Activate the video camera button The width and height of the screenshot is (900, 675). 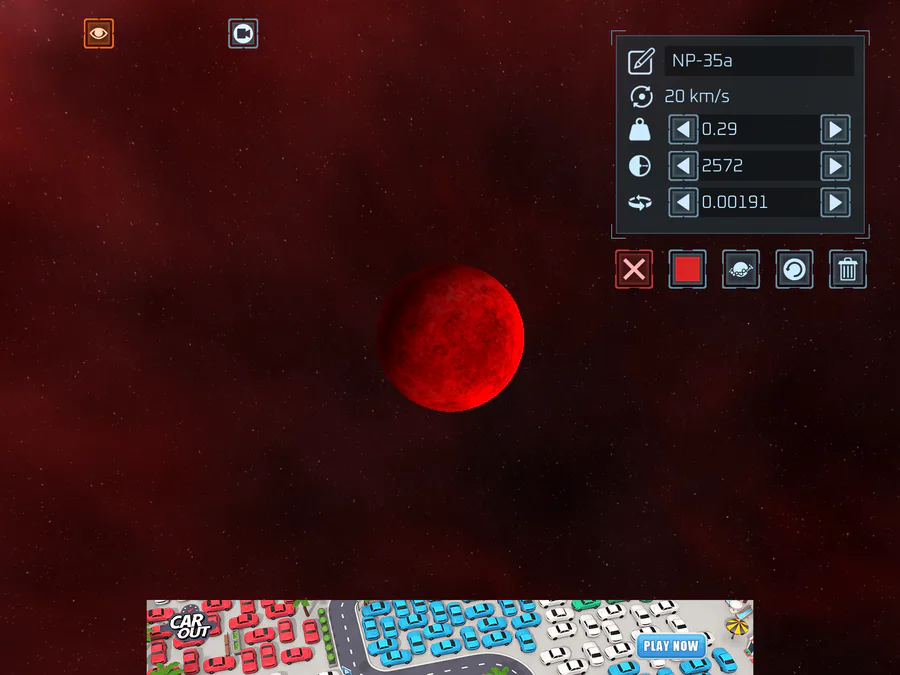(242, 33)
